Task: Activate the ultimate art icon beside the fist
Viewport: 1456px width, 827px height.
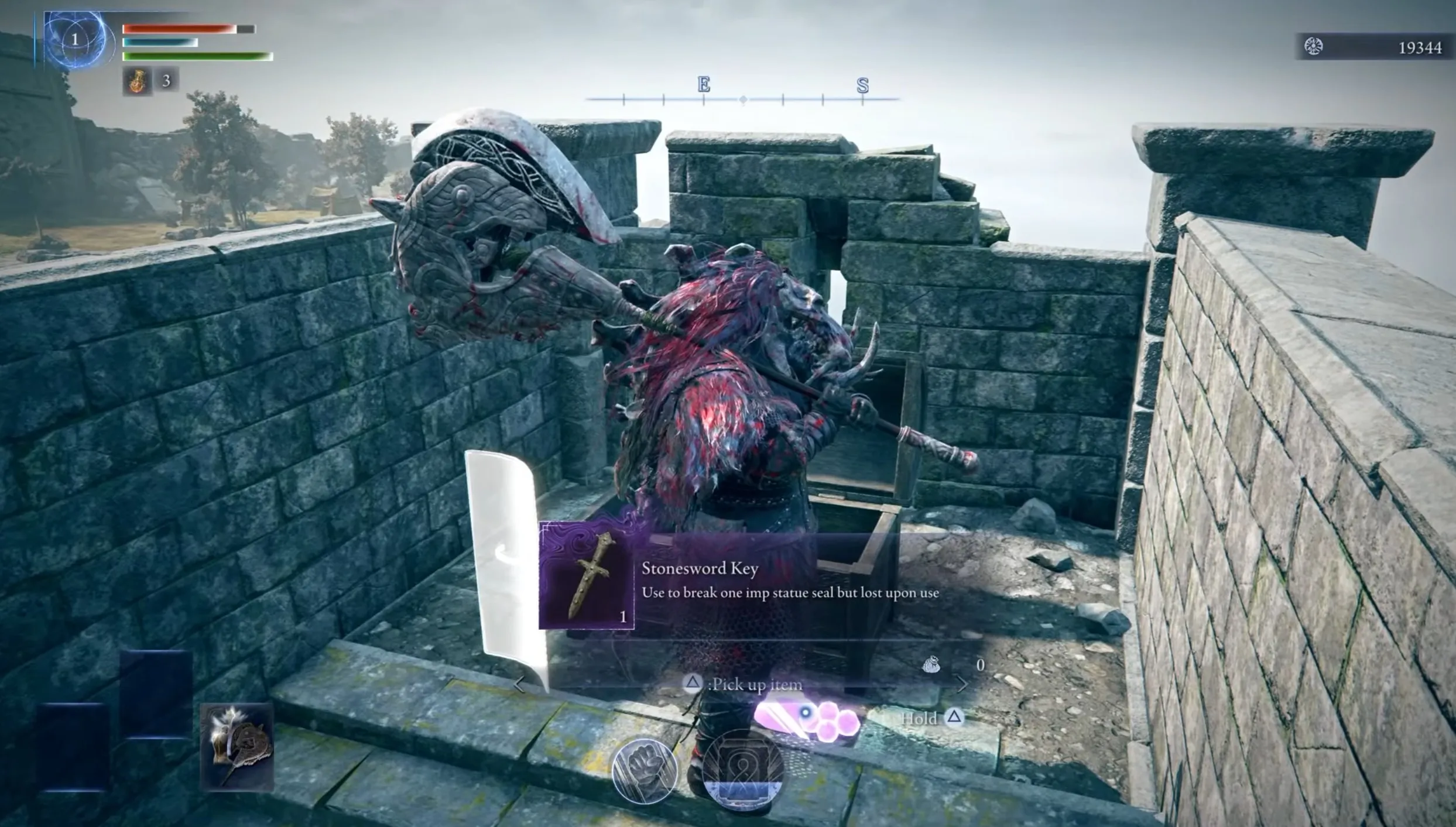Action: click(x=742, y=770)
